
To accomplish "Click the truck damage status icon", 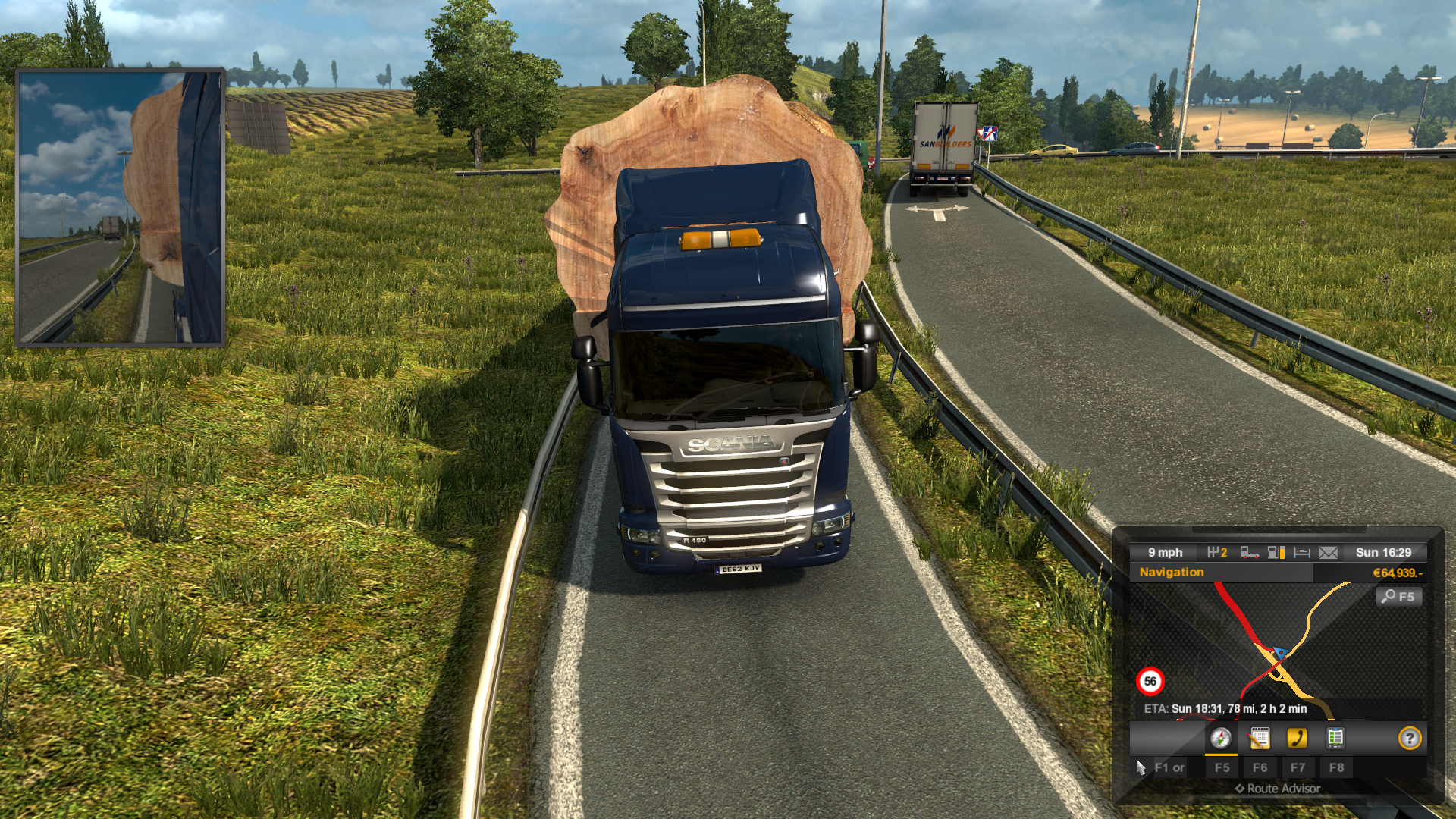I will point(1250,553).
